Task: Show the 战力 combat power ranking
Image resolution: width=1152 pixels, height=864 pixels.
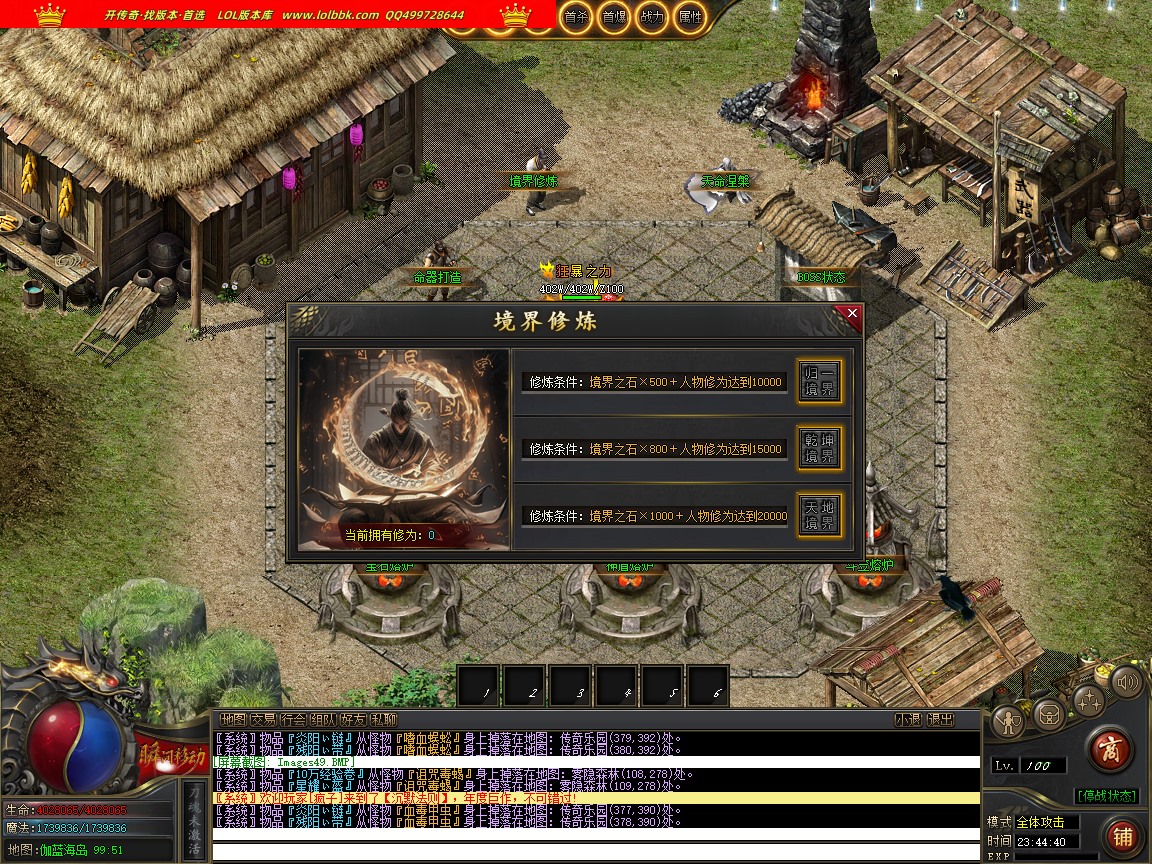Action: (651, 17)
